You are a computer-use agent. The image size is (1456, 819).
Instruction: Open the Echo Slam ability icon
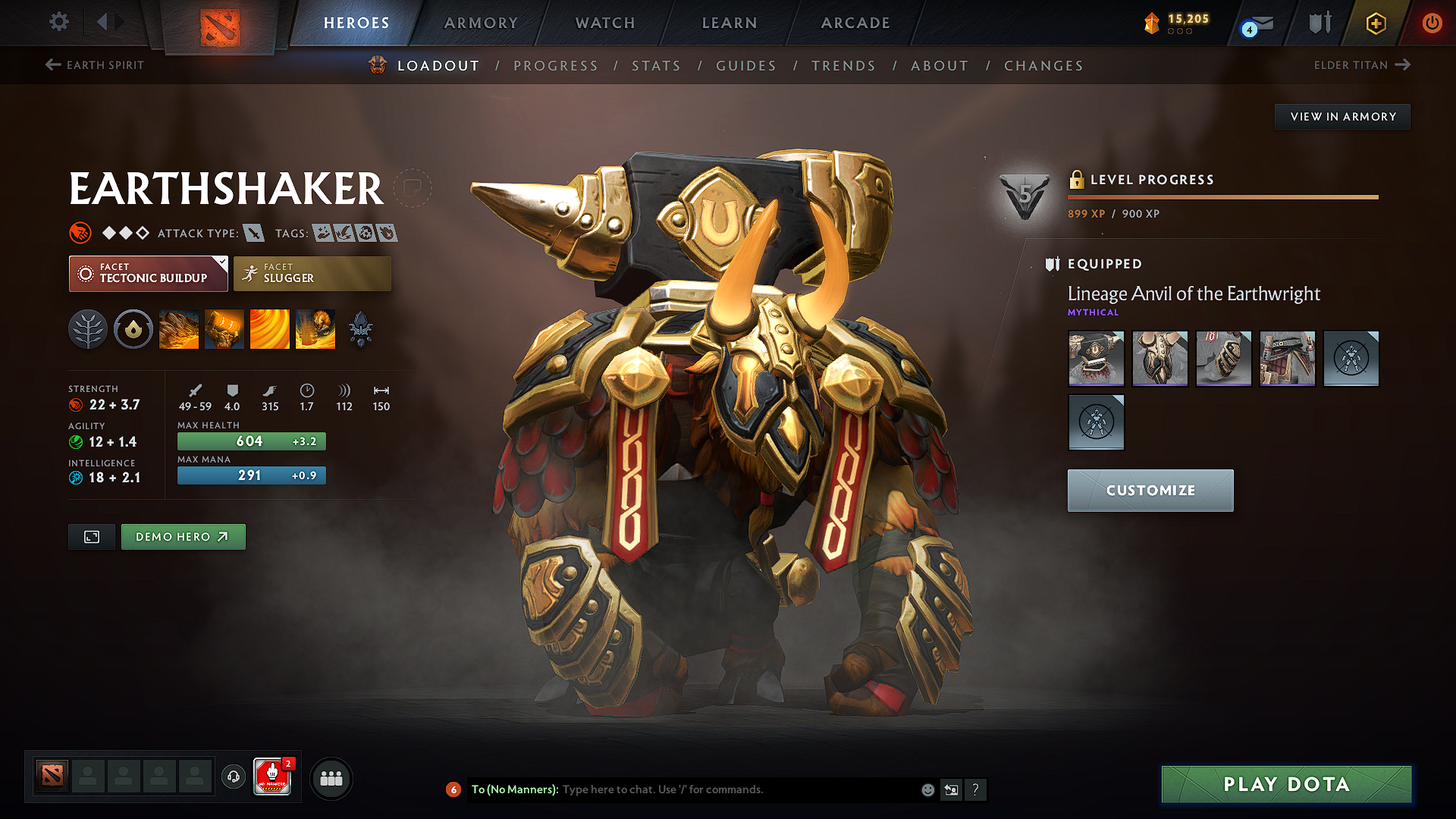(315, 328)
